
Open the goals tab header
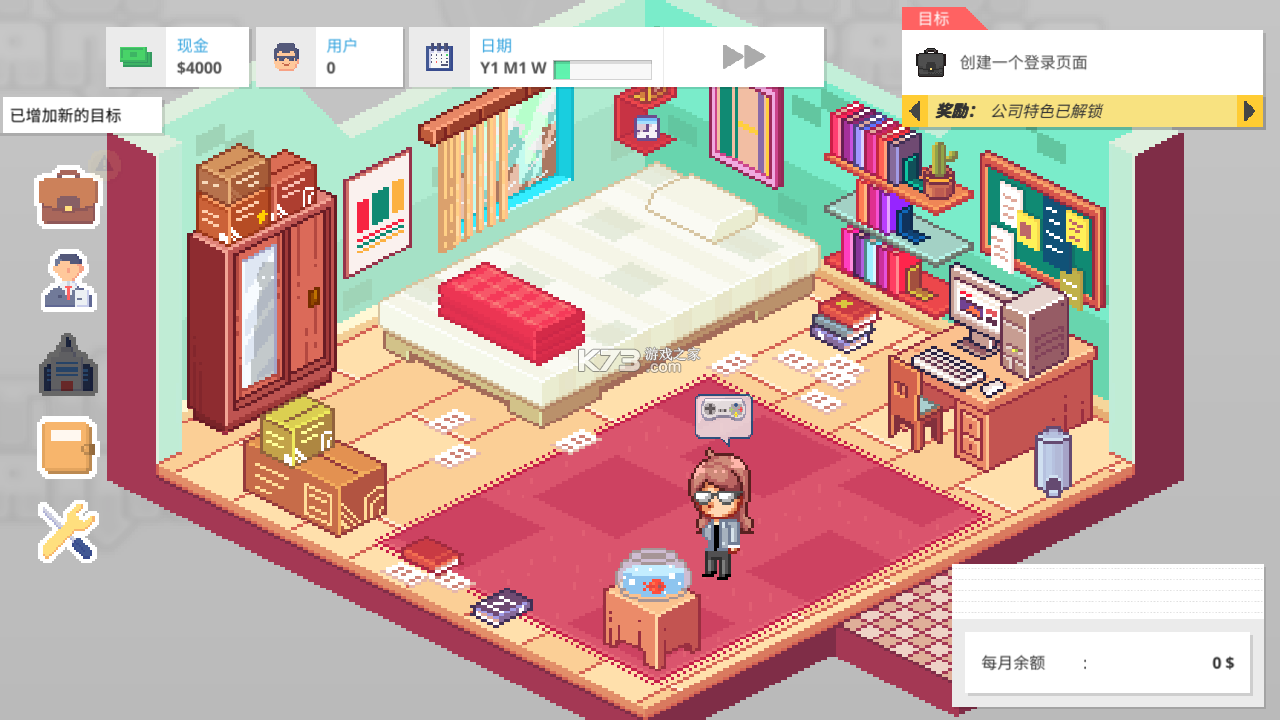point(937,19)
